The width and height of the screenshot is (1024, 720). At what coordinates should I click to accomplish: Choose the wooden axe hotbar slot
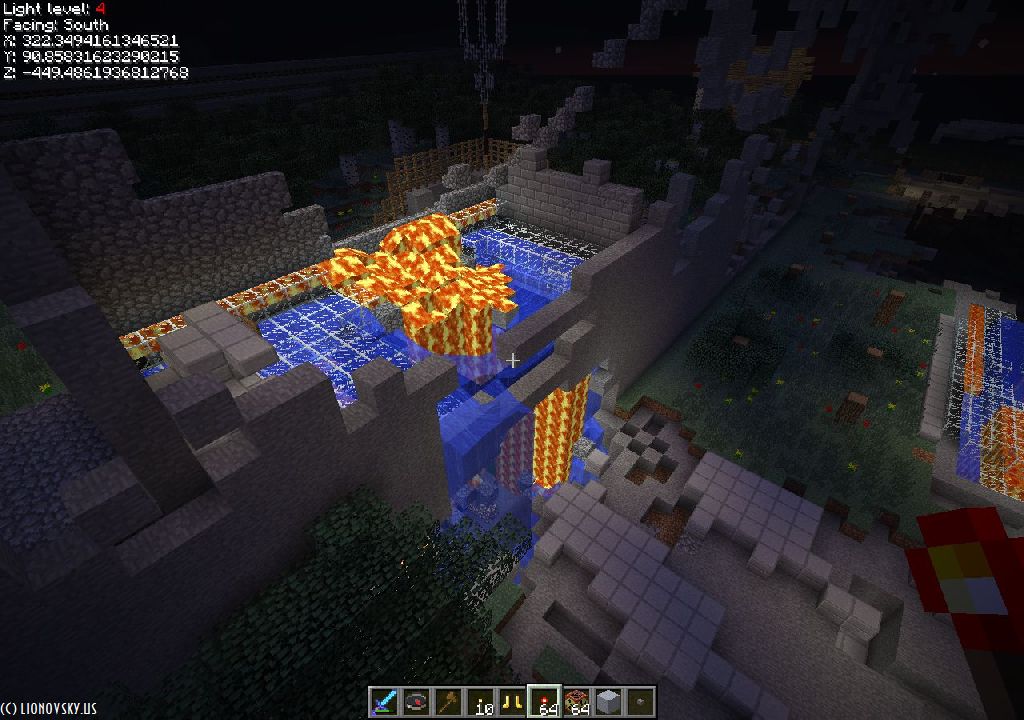click(448, 702)
